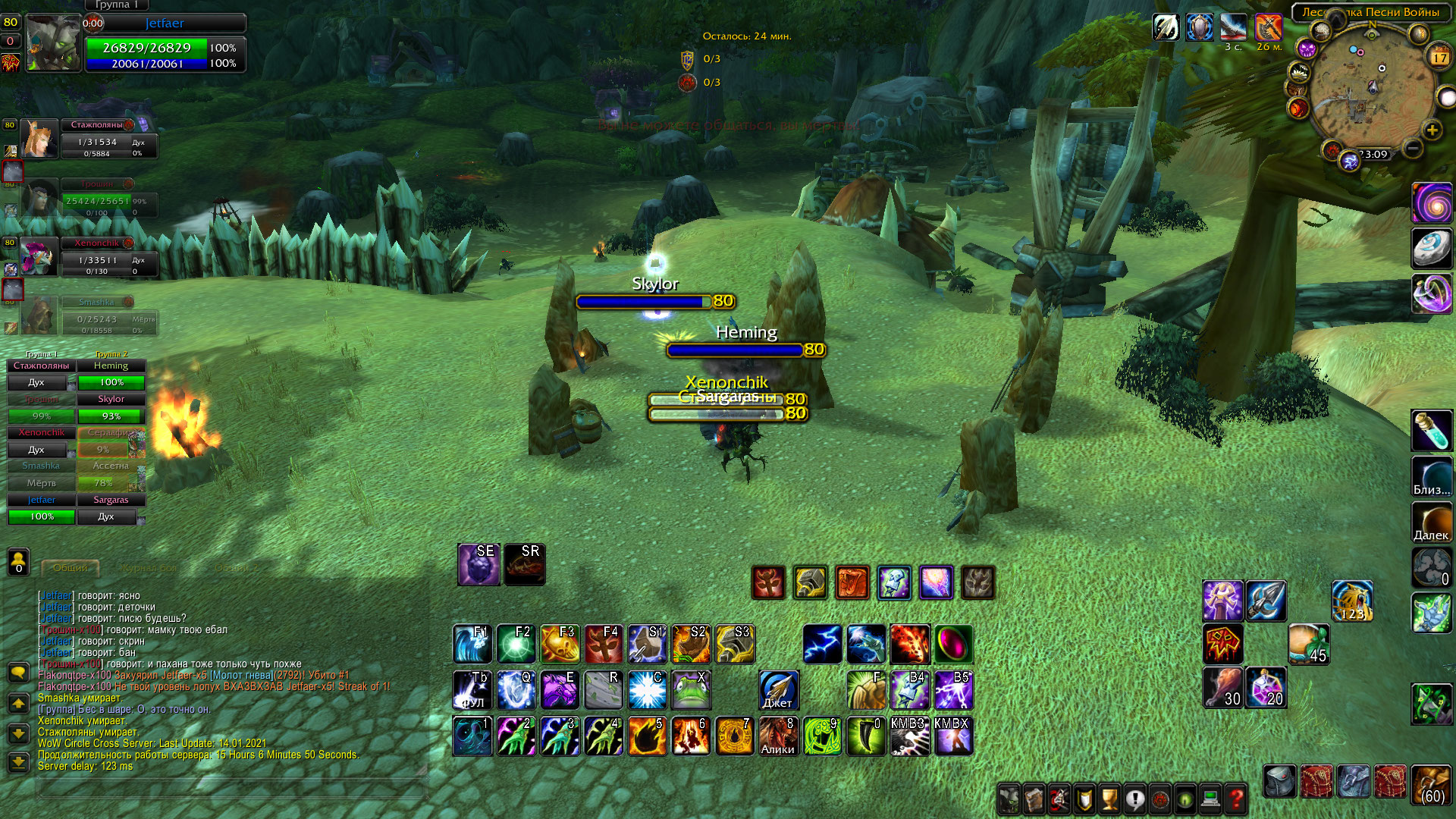Use the Q lightning shield ability
Screen dimensions: 1456x819
(516, 689)
